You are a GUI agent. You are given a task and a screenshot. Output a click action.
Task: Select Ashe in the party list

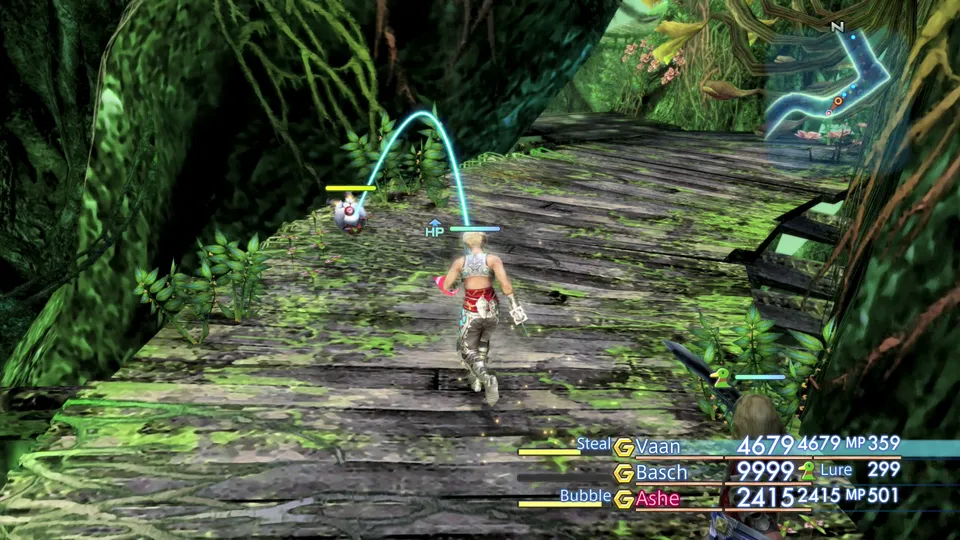(657, 498)
